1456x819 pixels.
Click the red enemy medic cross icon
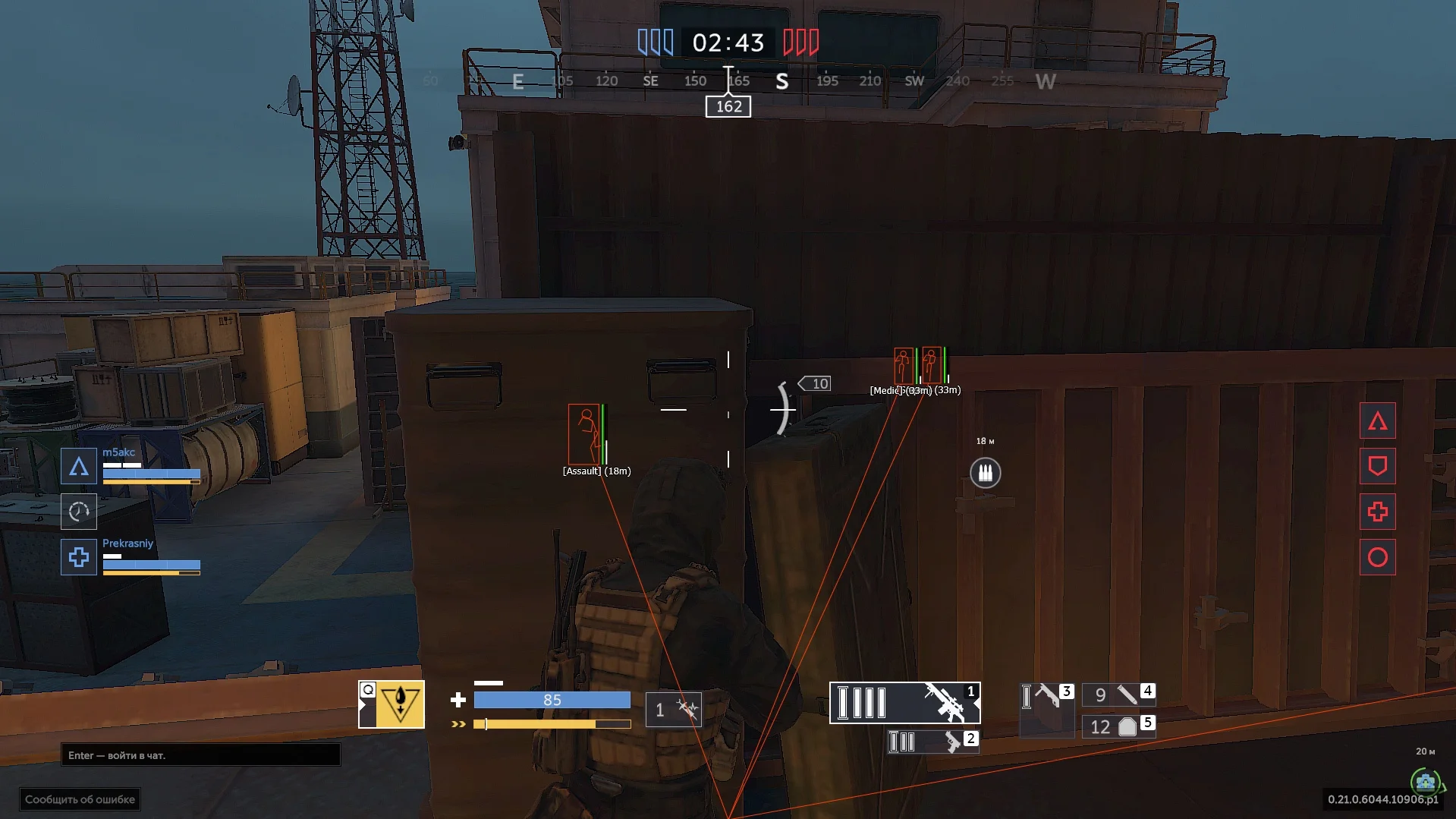click(x=1377, y=512)
